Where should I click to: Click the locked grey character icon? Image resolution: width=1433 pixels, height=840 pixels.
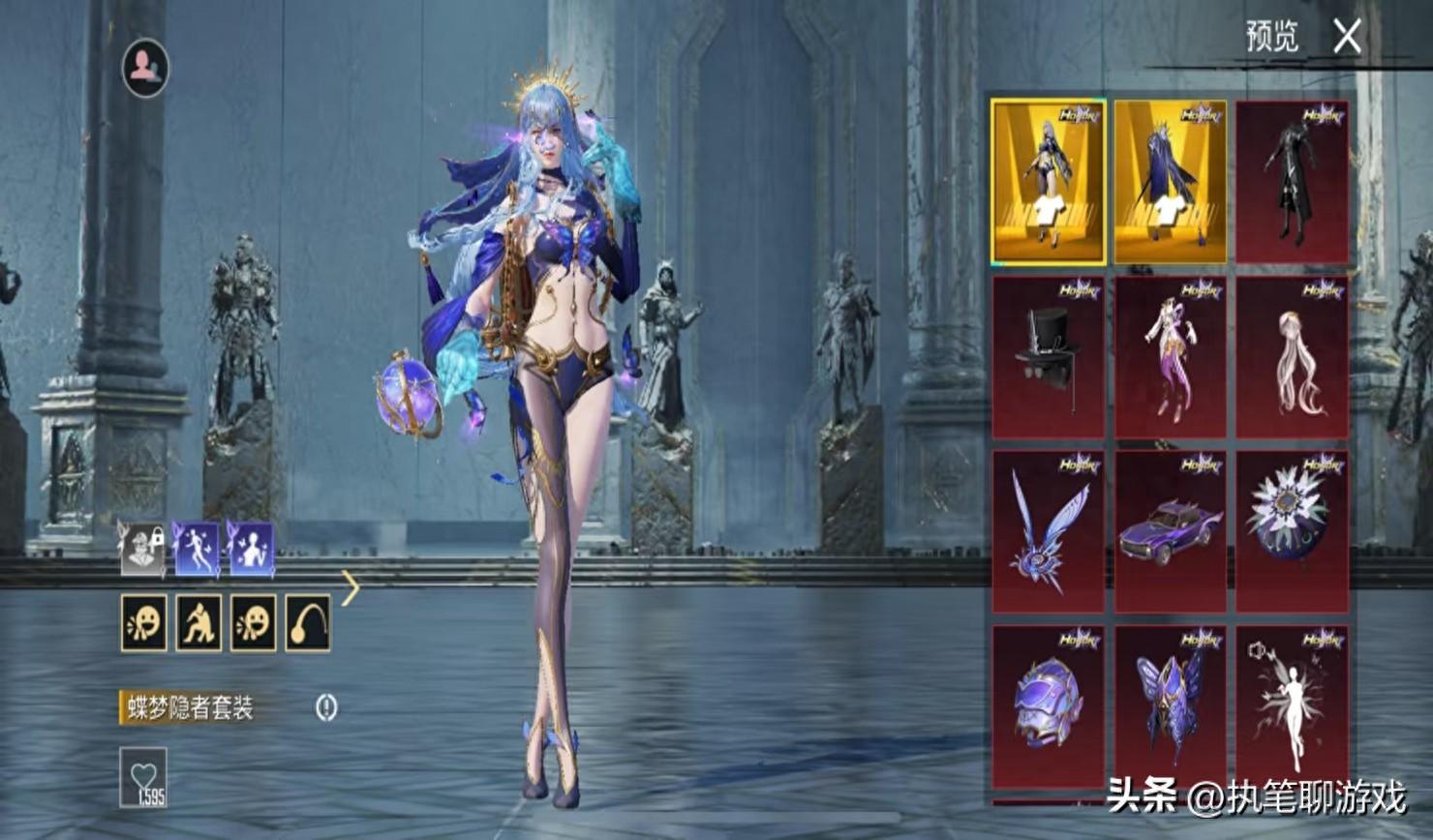[142, 549]
